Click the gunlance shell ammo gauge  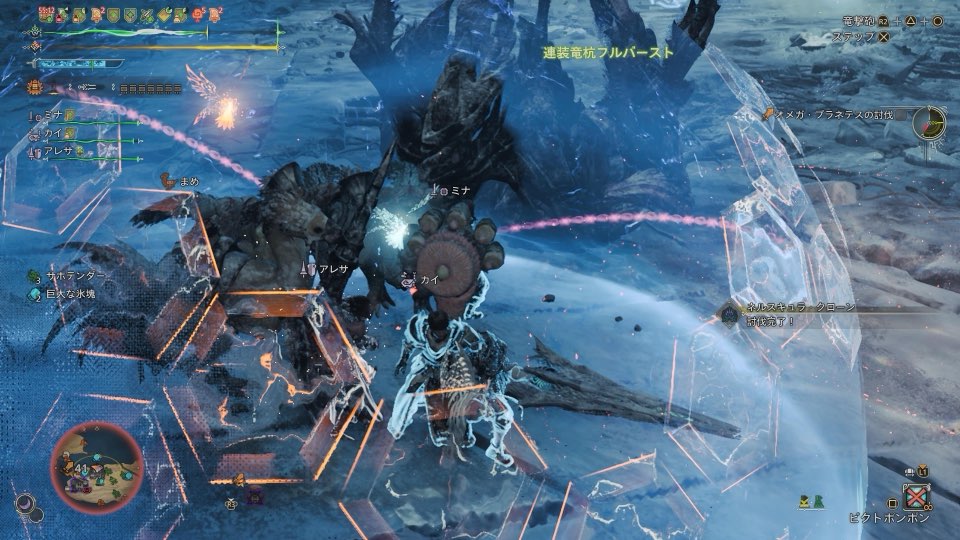150,88
